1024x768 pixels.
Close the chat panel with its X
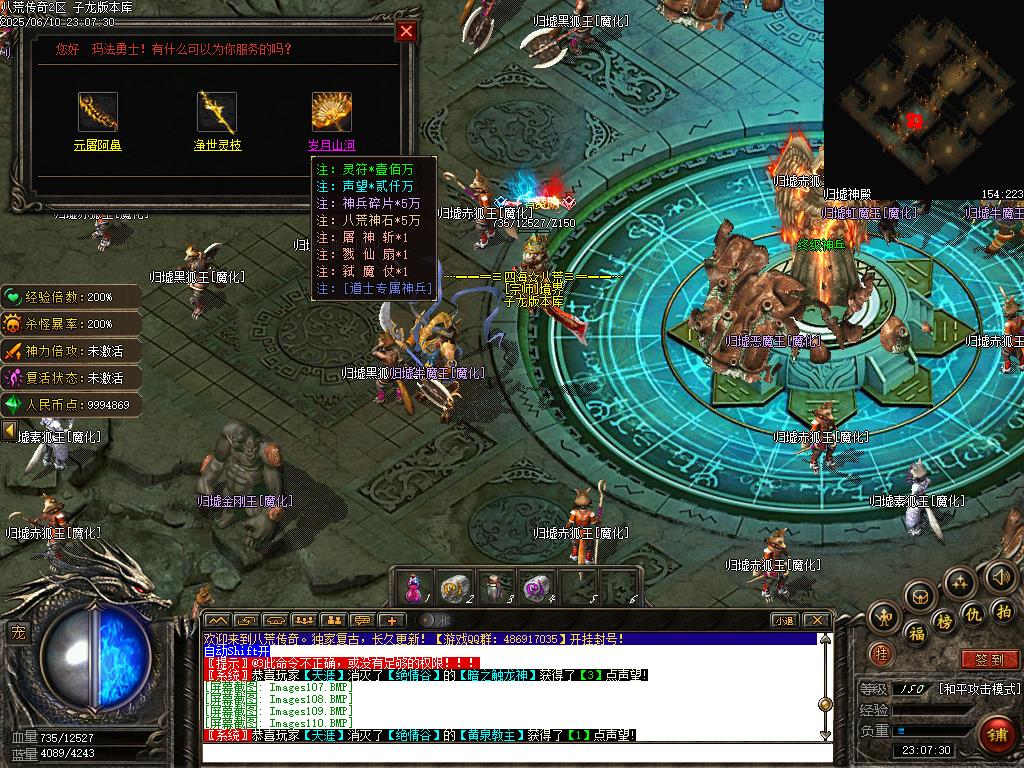pyautogui.click(x=816, y=621)
